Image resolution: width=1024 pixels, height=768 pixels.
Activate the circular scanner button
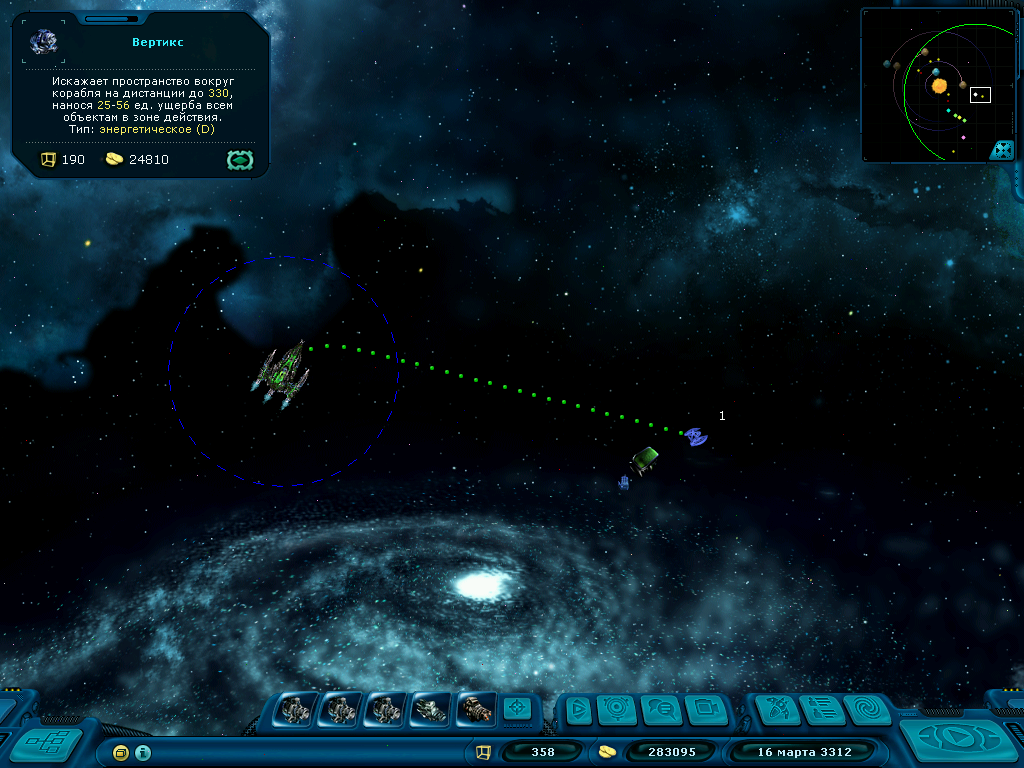point(618,710)
